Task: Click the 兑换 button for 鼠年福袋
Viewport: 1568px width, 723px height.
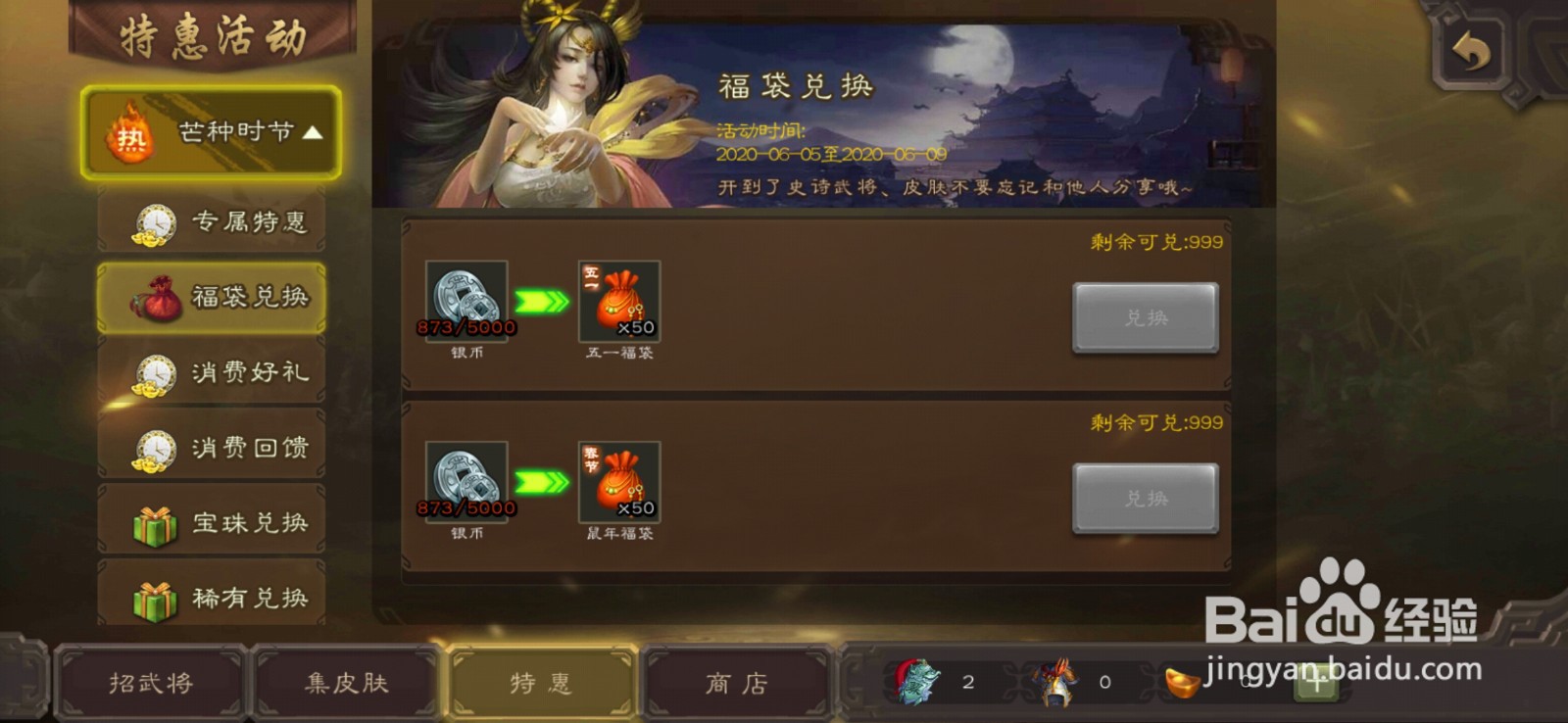Action: pos(1144,498)
